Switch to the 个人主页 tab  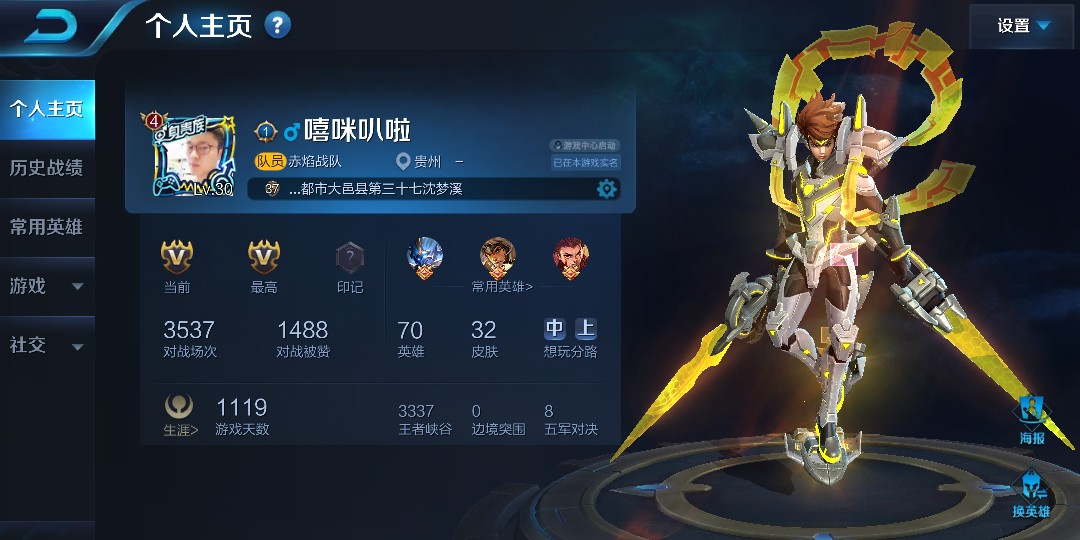pyautogui.click(x=47, y=110)
